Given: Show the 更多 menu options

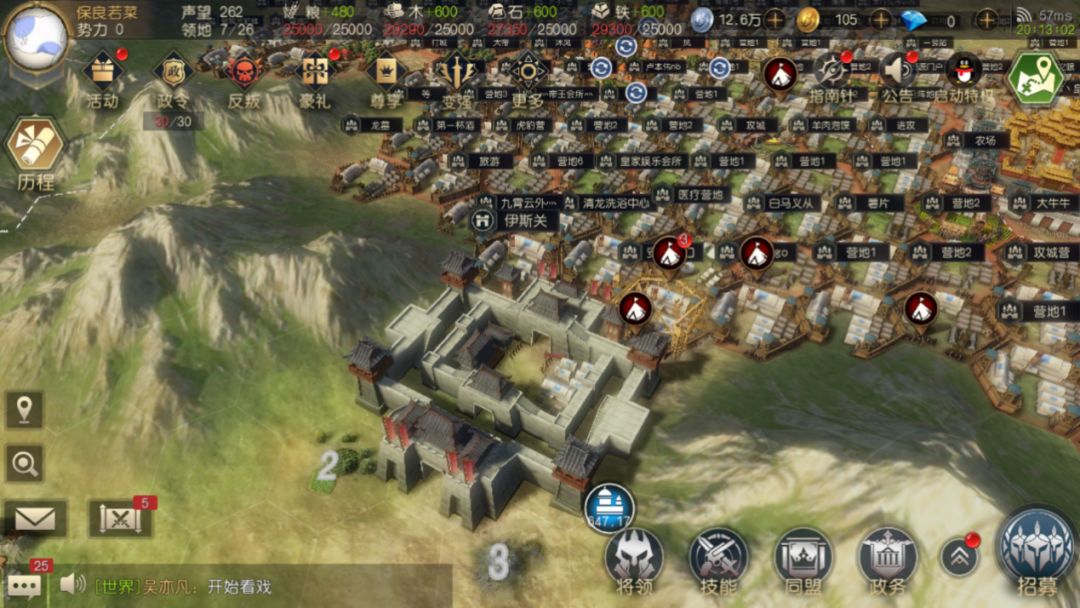Looking at the screenshot, I should click(x=528, y=73).
